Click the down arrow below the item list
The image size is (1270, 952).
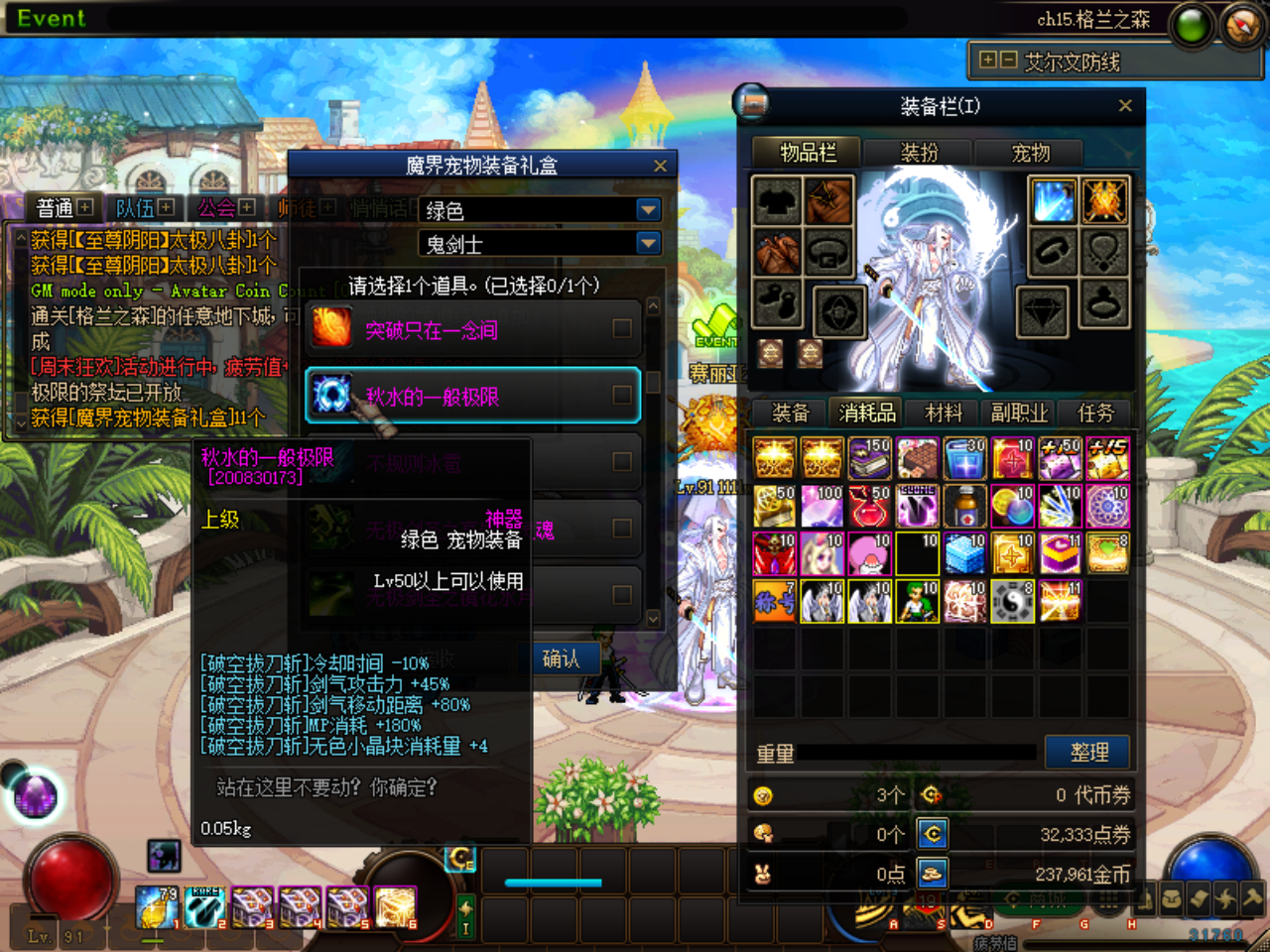coord(652,617)
